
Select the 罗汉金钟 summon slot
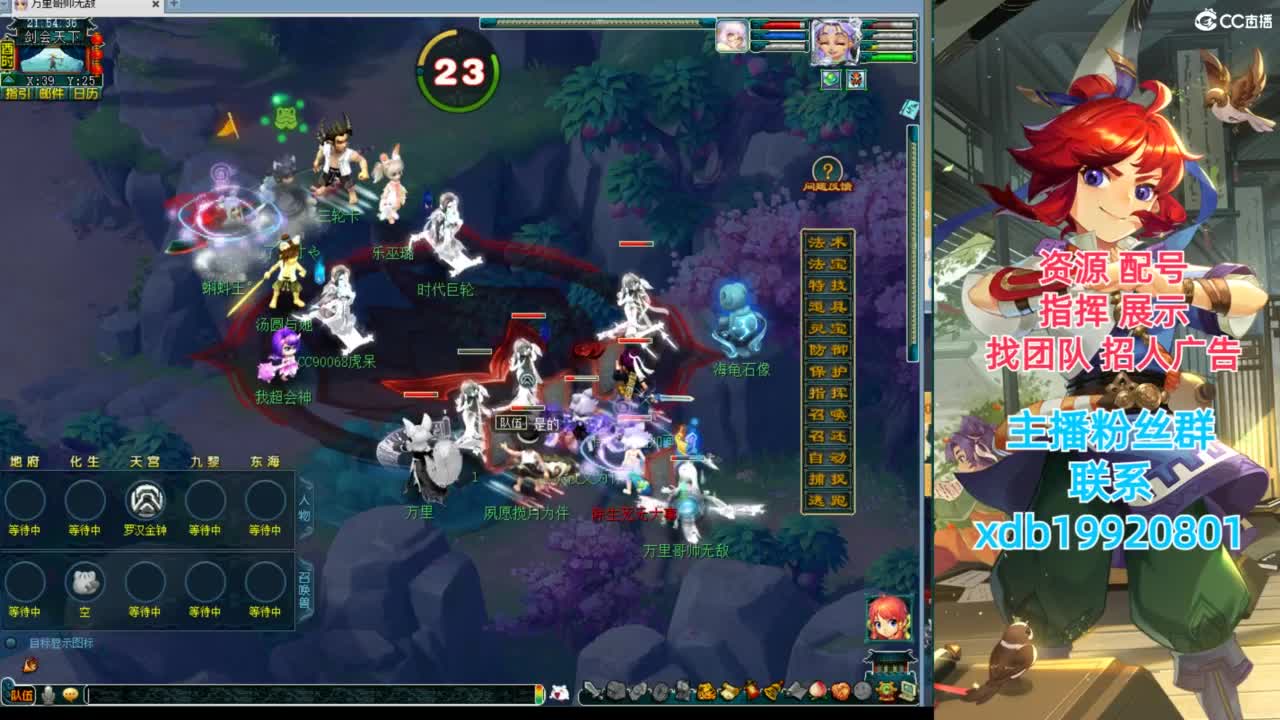point(144,499)
